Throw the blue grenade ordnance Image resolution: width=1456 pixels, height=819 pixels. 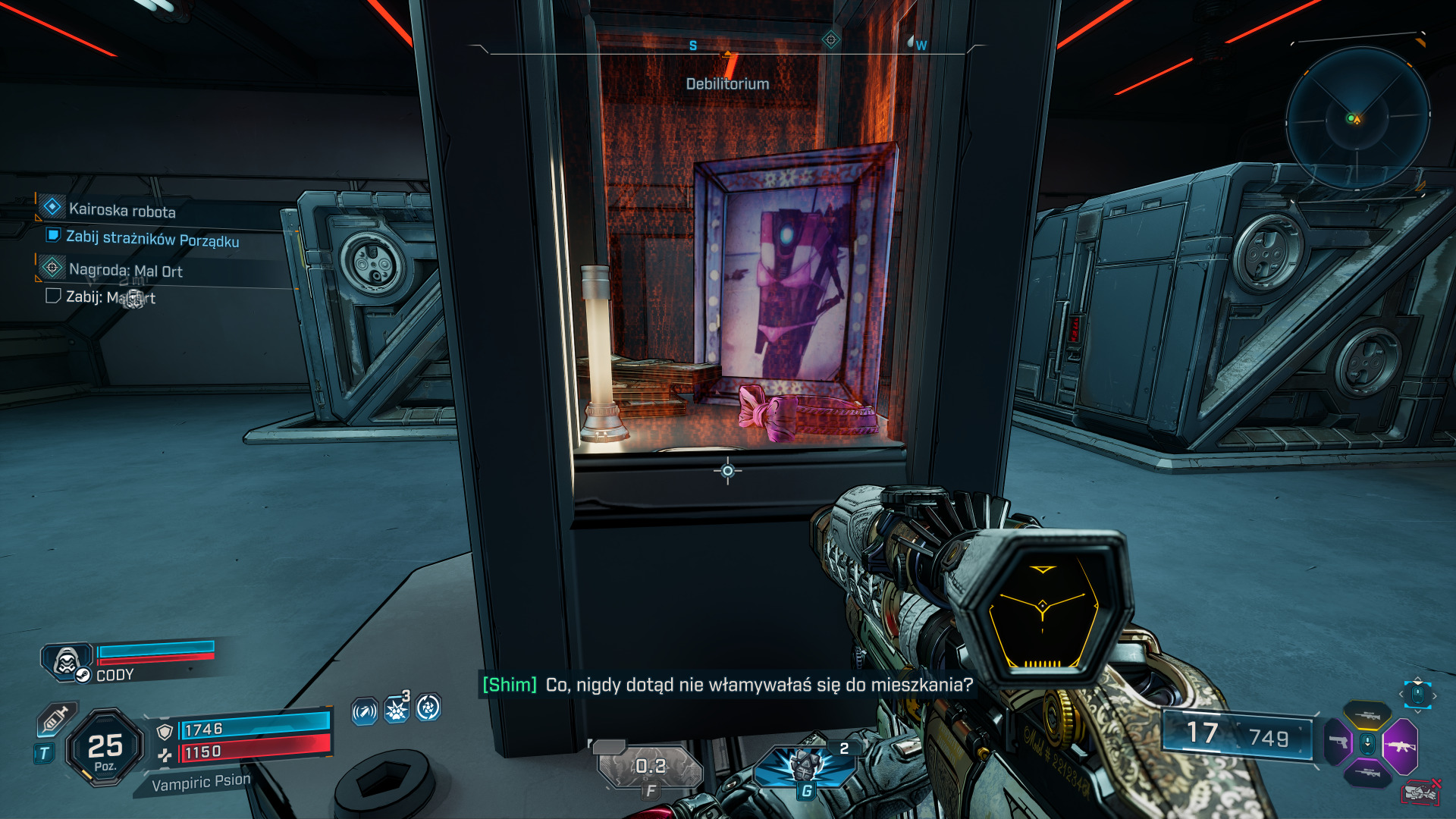(805, 764)
